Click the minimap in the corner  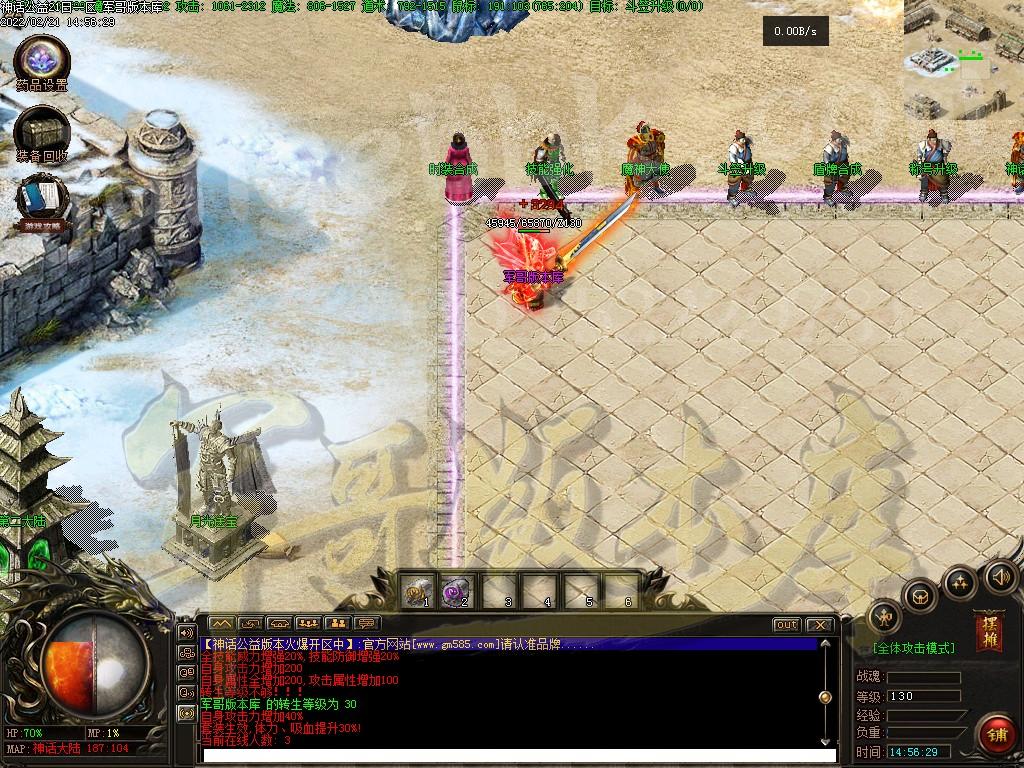(x=963, y=58)
